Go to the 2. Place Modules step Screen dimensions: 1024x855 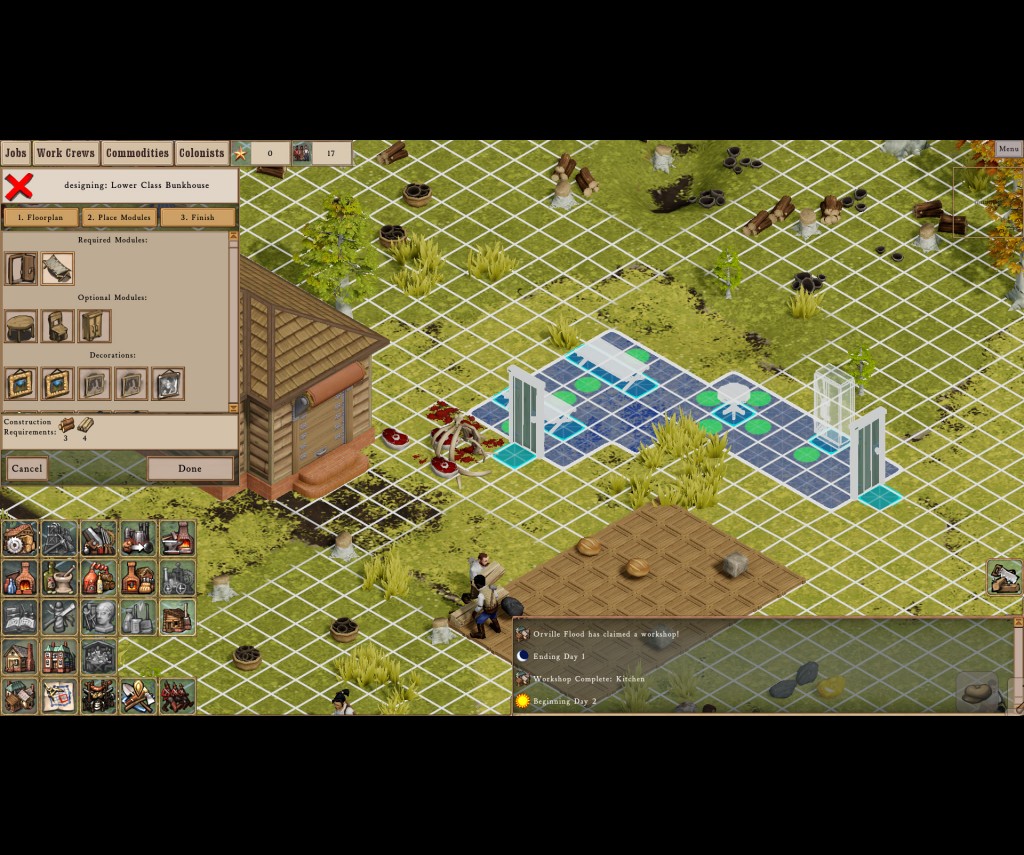click(x=119, y=217)
